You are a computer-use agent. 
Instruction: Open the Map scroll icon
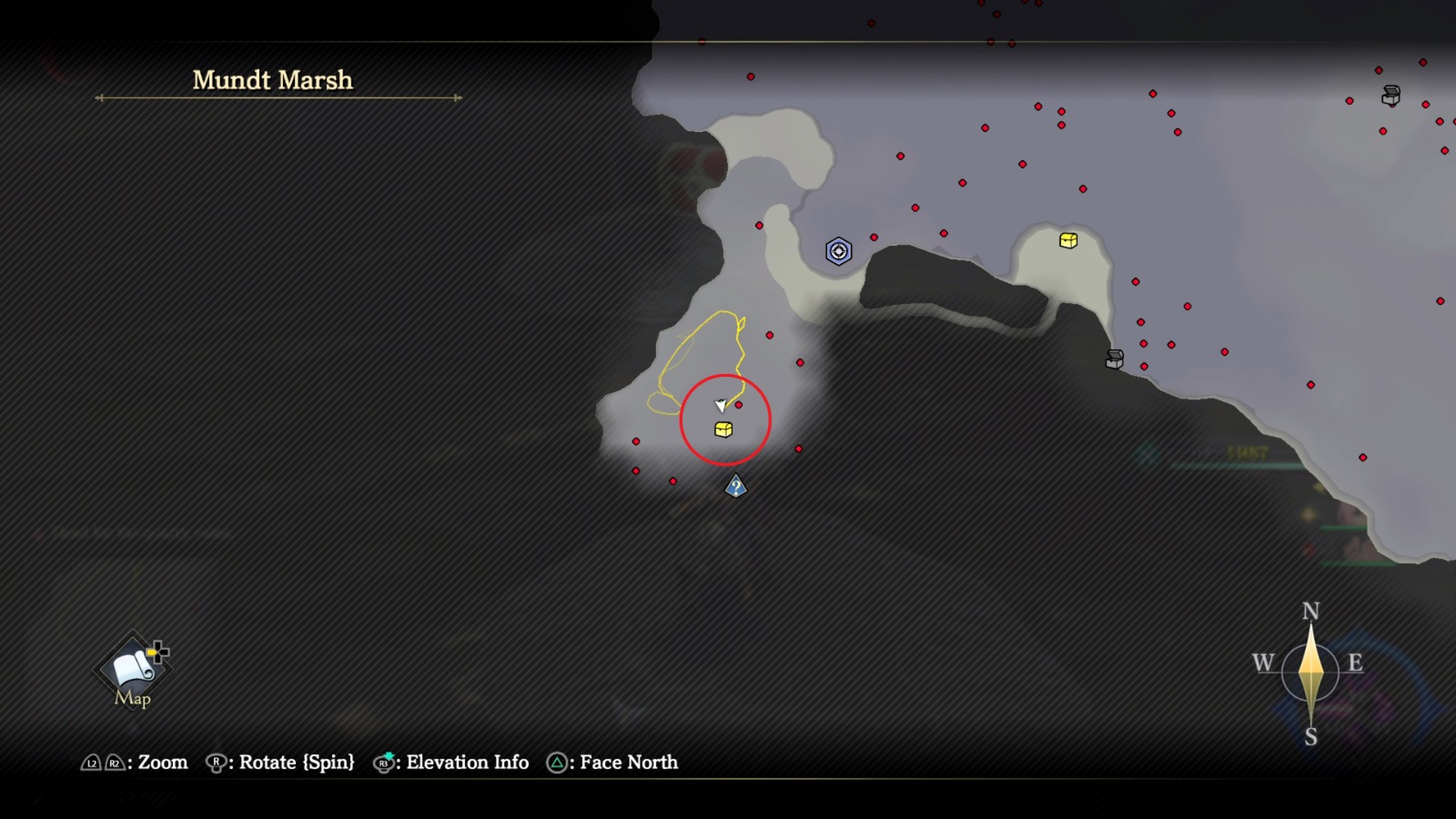coord(133,670)
